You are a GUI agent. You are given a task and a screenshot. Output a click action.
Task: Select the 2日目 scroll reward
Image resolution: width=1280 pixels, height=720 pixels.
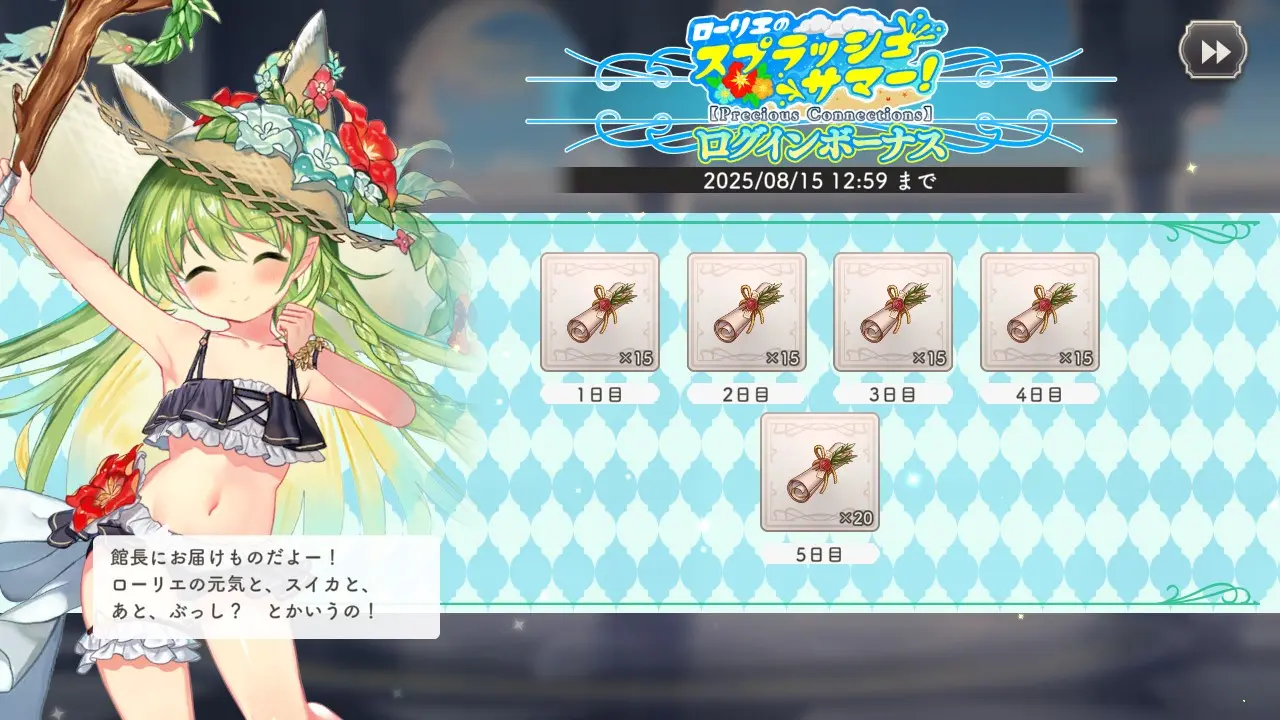pyautogui.click(x=746, y=312)
